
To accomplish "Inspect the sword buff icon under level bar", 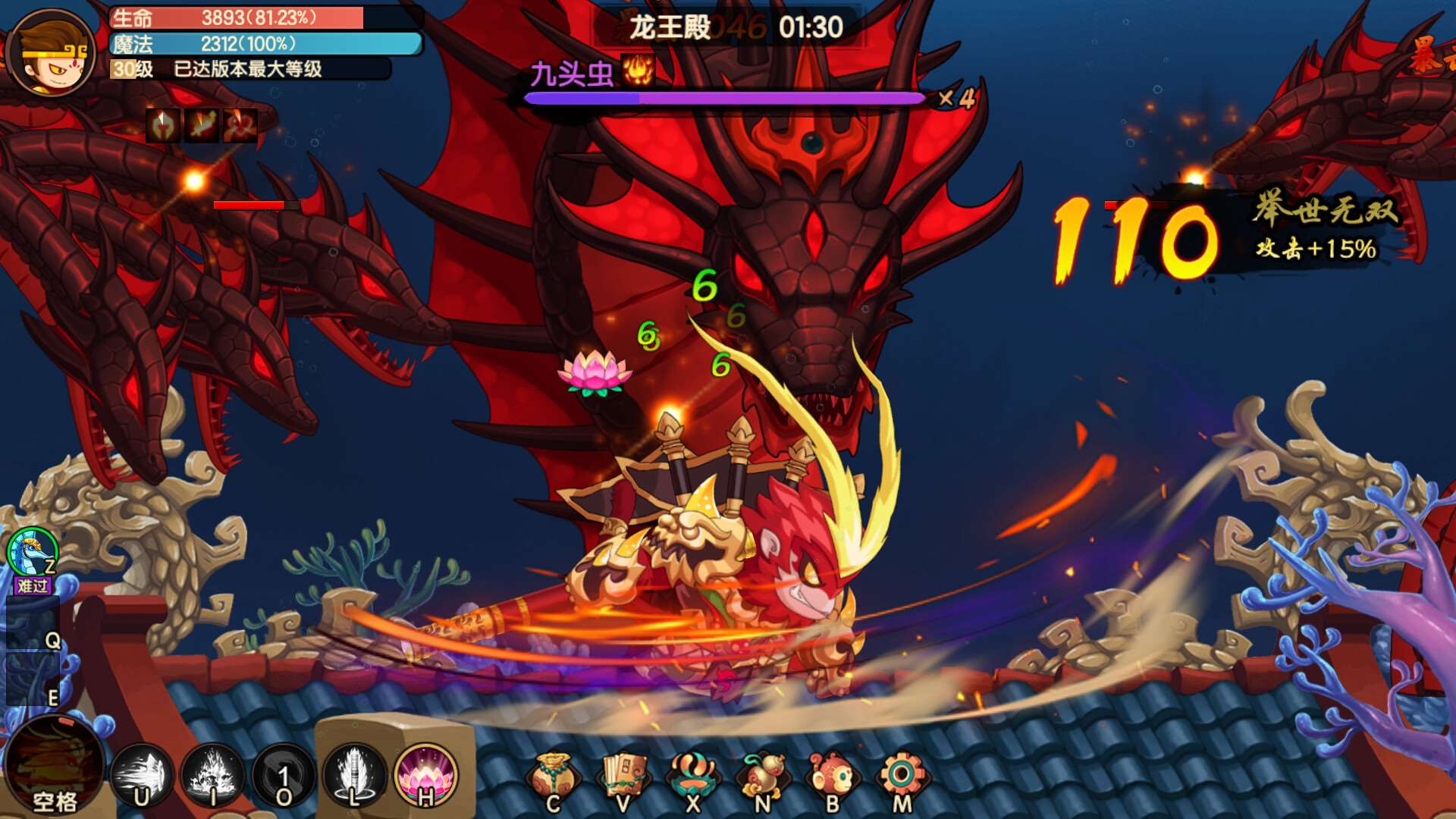I will tap(202, 125).
